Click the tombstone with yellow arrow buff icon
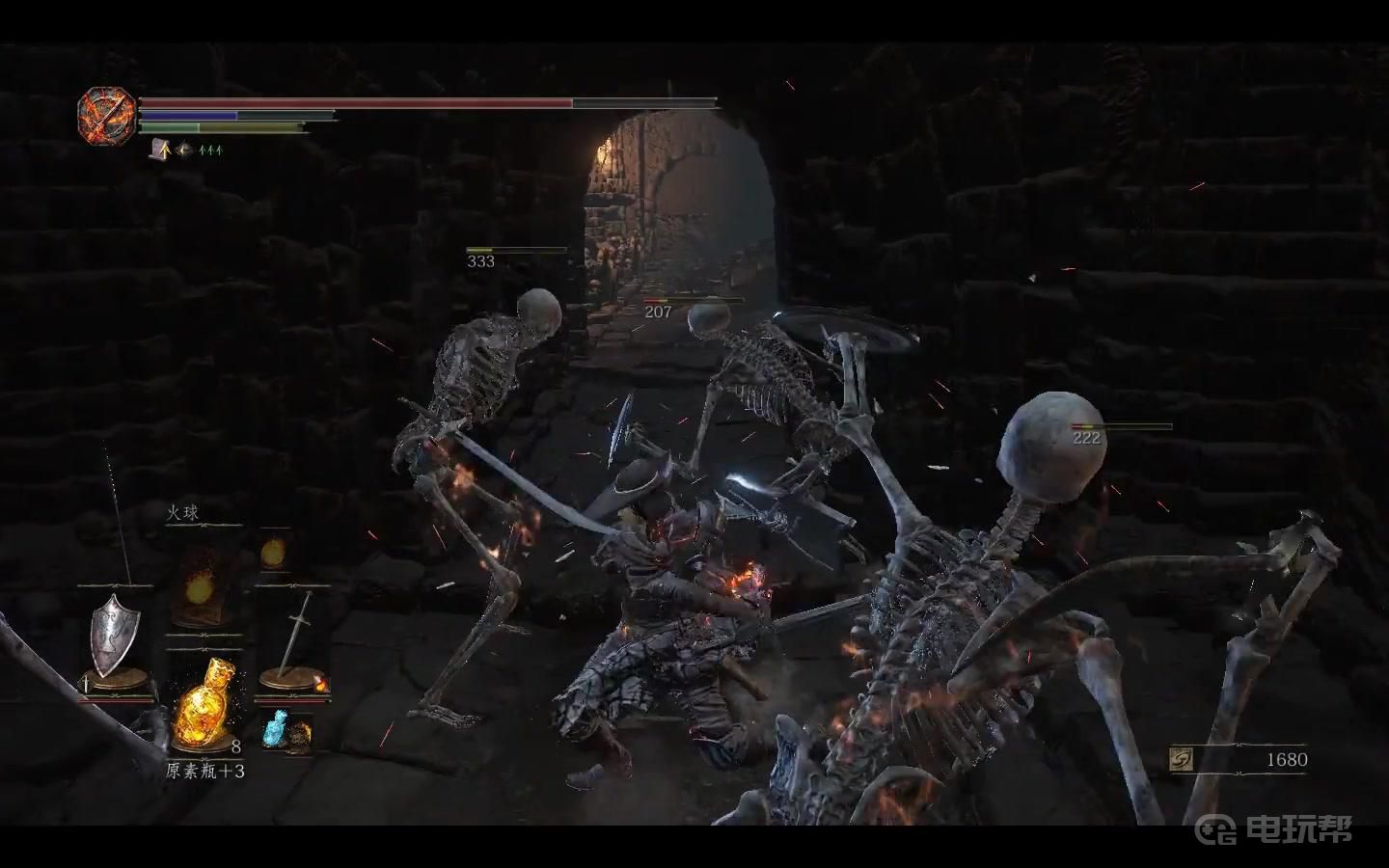 tap(159, 149)
